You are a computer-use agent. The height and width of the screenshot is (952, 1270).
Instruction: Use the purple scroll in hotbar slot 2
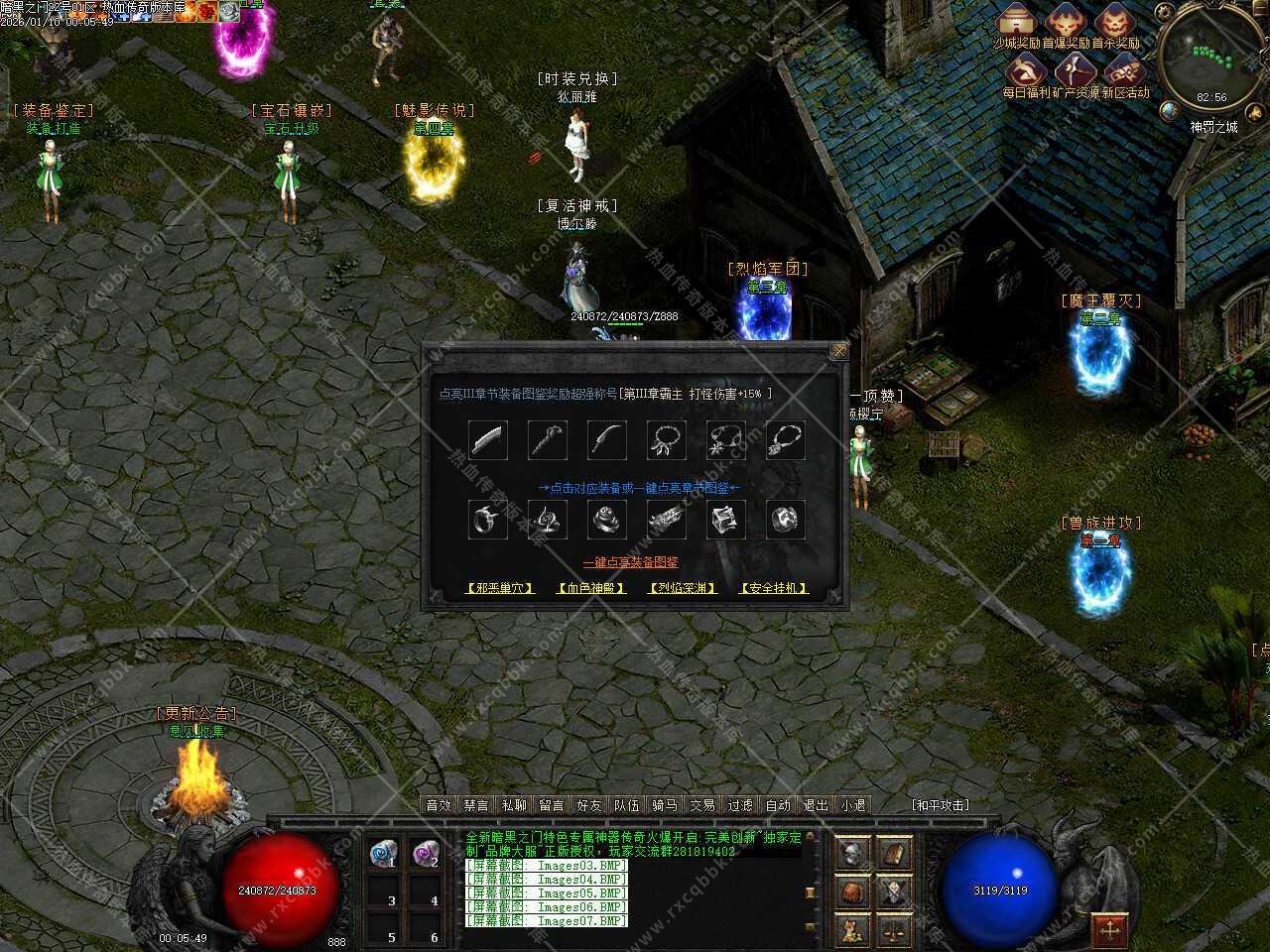click(x=426, y=853)
